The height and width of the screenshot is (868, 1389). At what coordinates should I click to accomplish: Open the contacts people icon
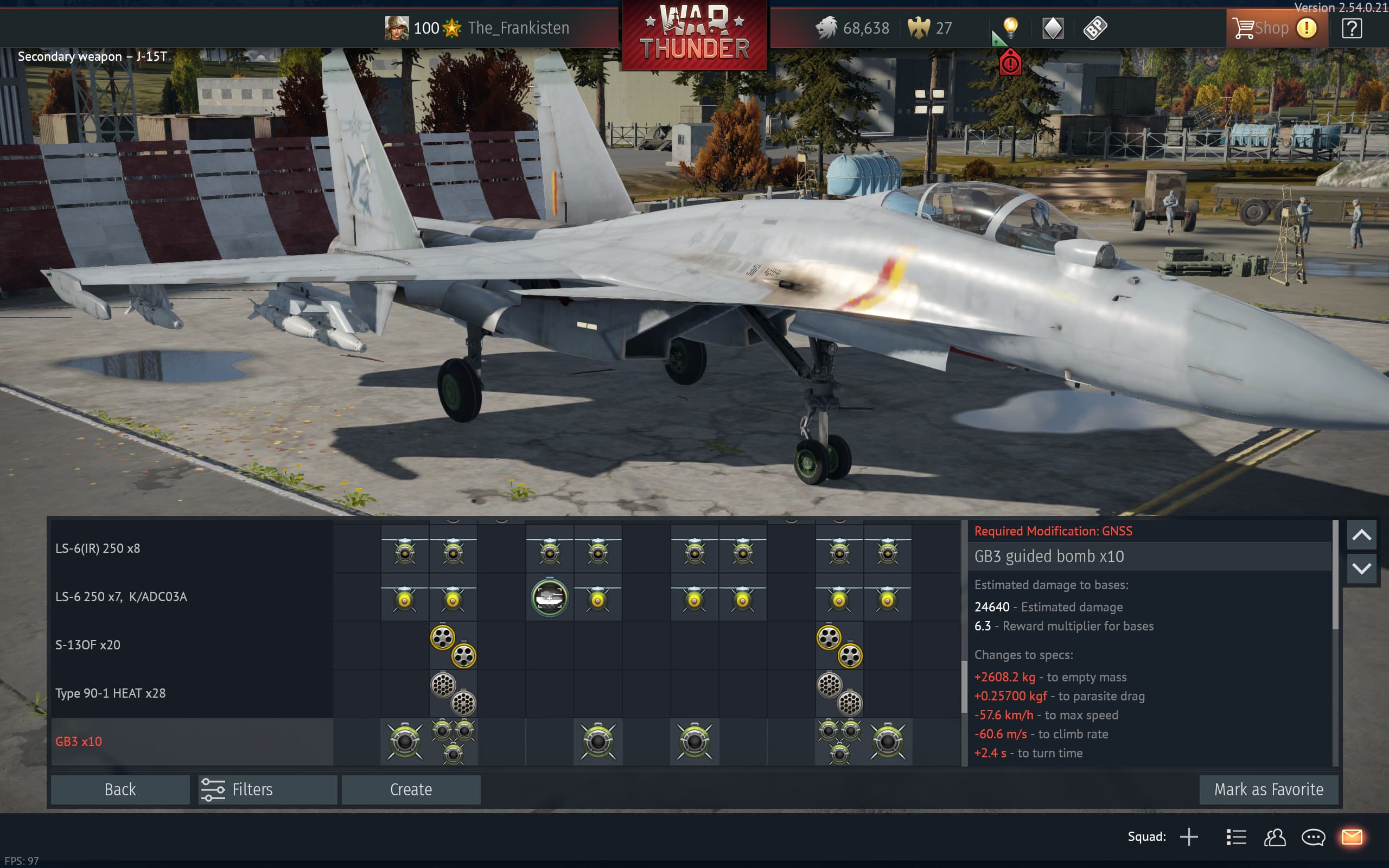1274,837
